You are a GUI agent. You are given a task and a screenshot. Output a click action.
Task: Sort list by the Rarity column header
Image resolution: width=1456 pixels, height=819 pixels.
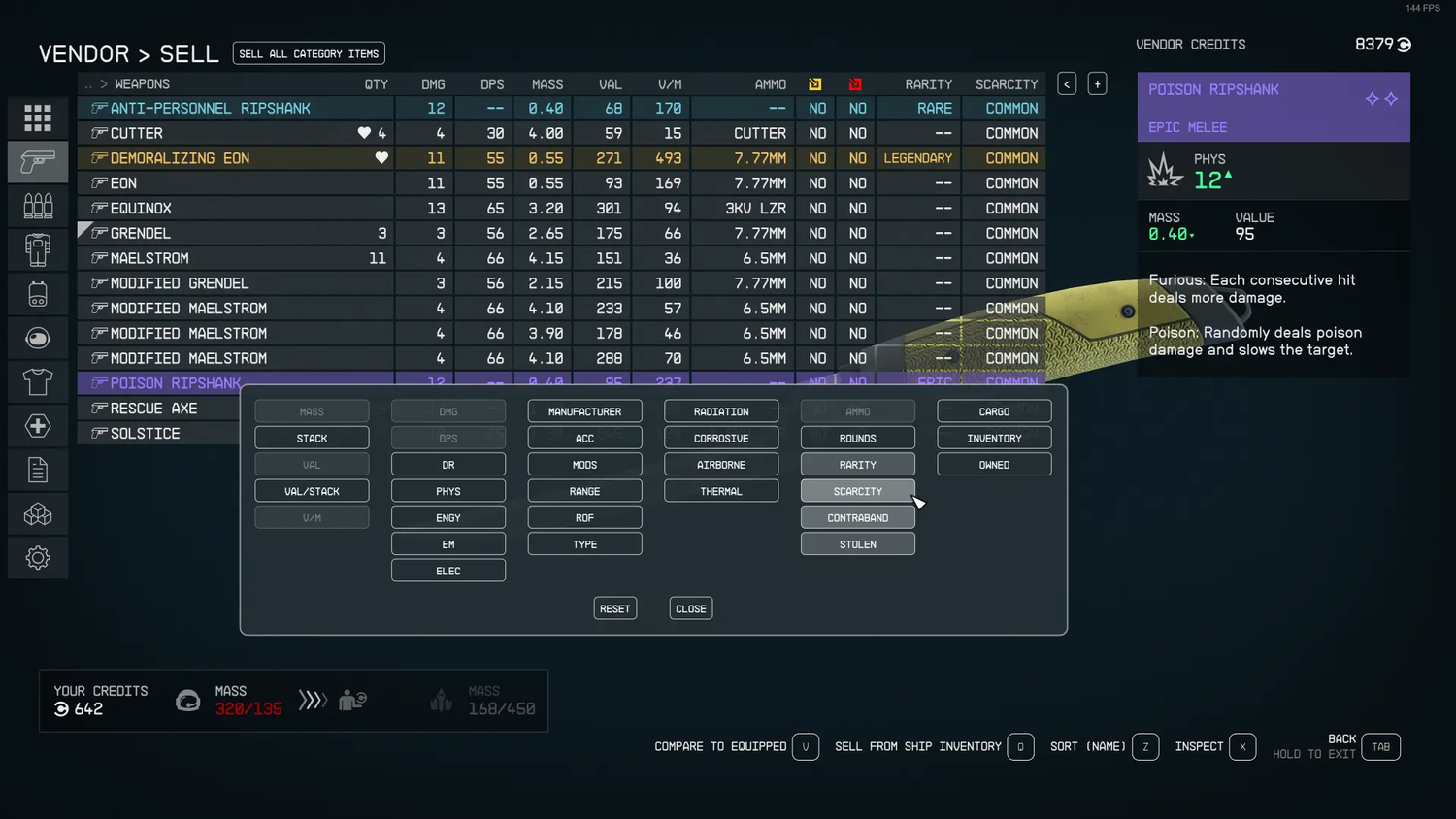click(x=928, y=84)
